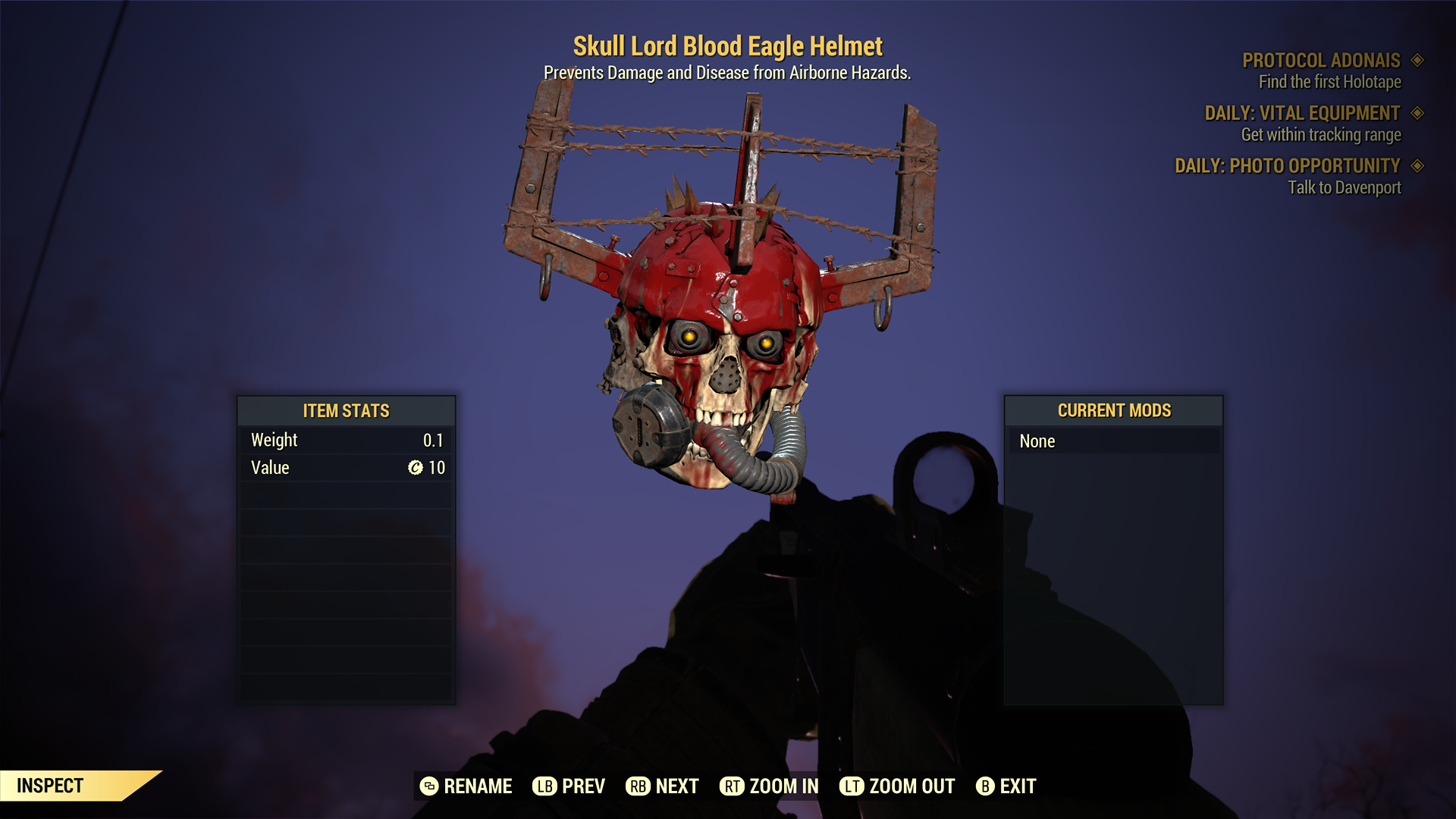Choose the Rename action in the bottom bar
The image size is (1456, 819).
pos(466,786)
